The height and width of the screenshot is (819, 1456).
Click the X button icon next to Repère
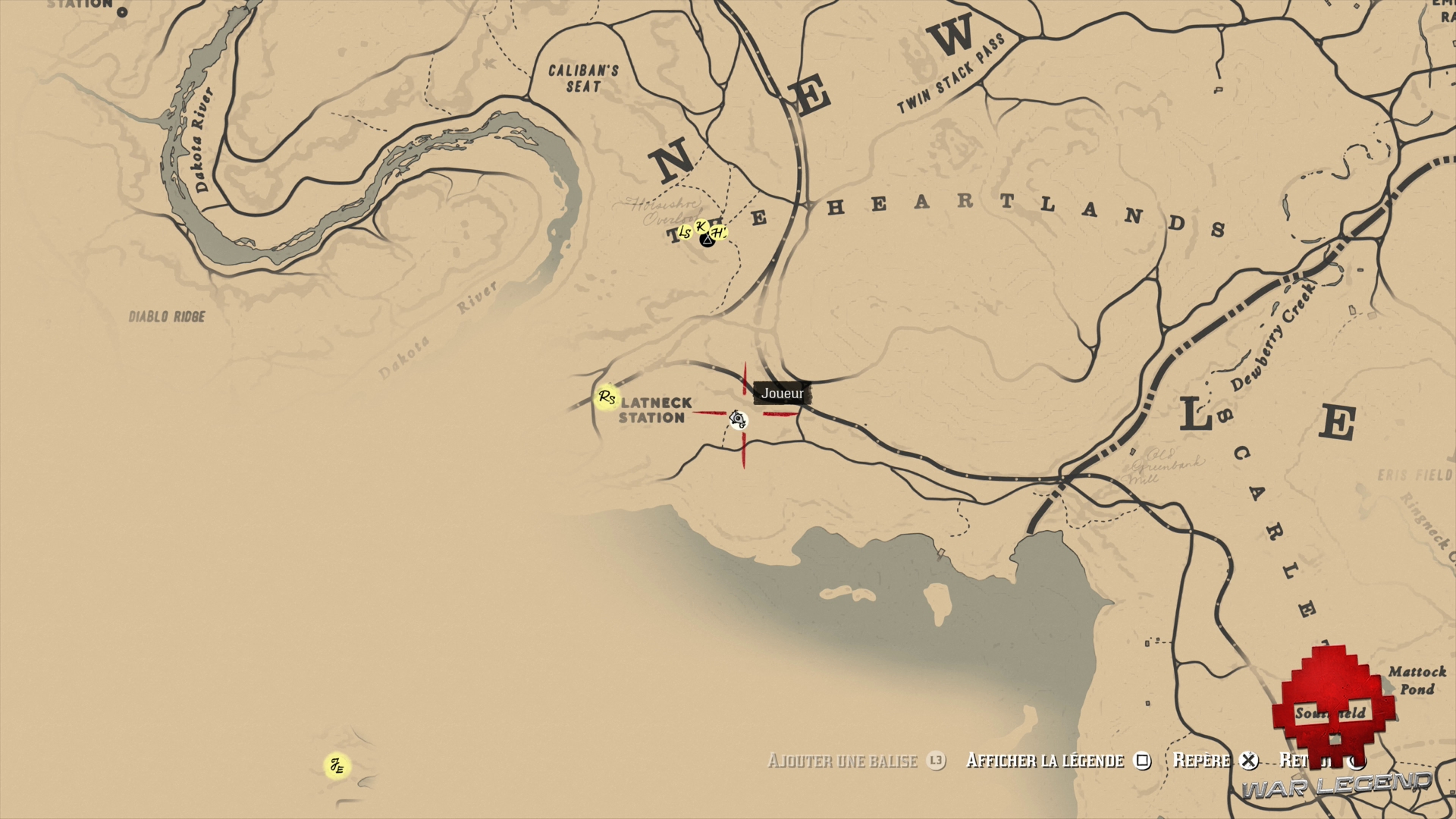point(1249,761)
